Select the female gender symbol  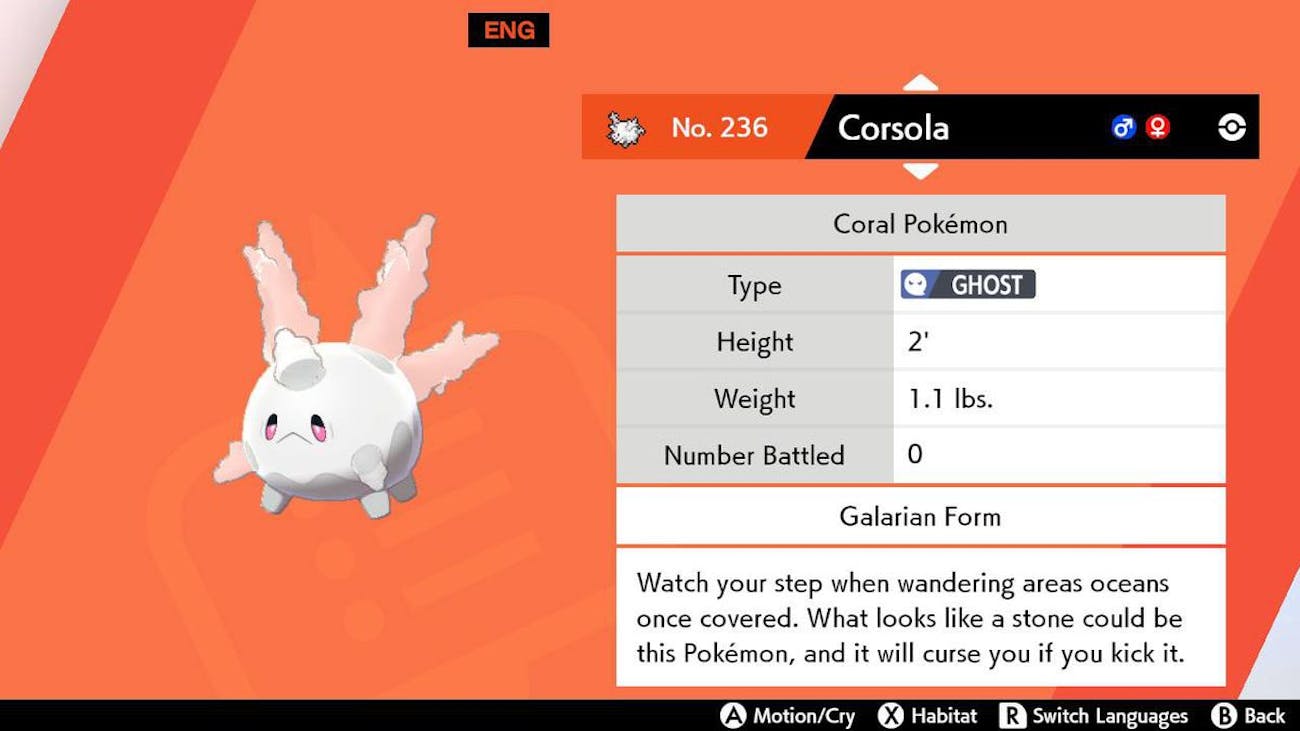(1156, 127)
